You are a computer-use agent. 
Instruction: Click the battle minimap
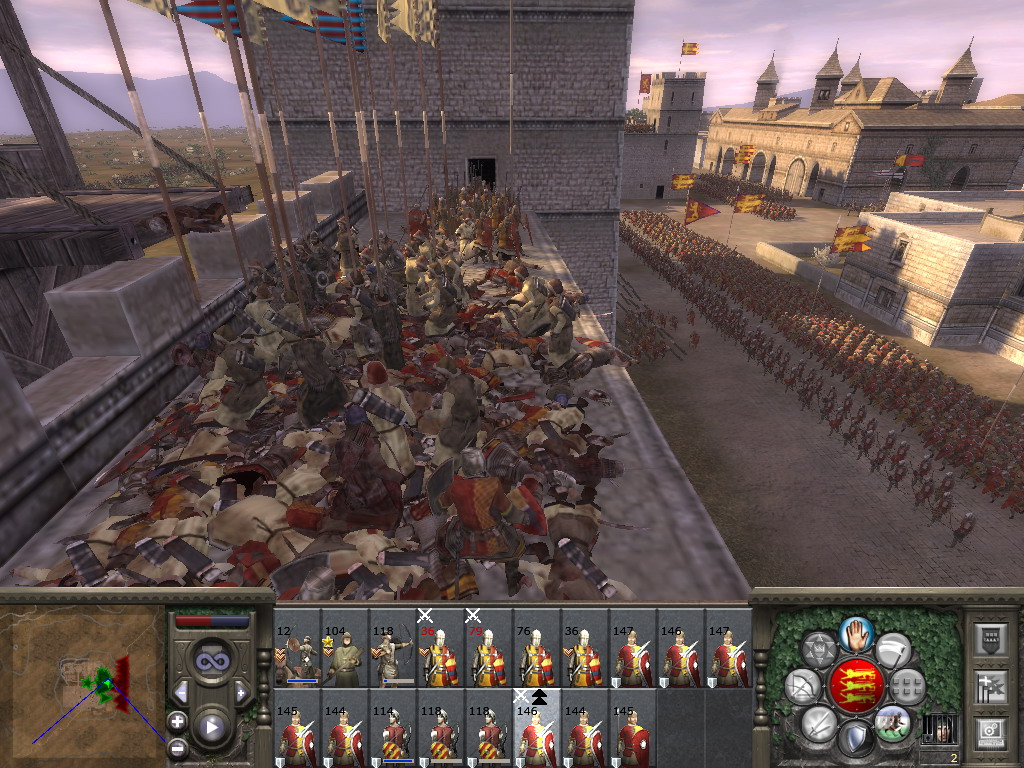coord(84,678)
